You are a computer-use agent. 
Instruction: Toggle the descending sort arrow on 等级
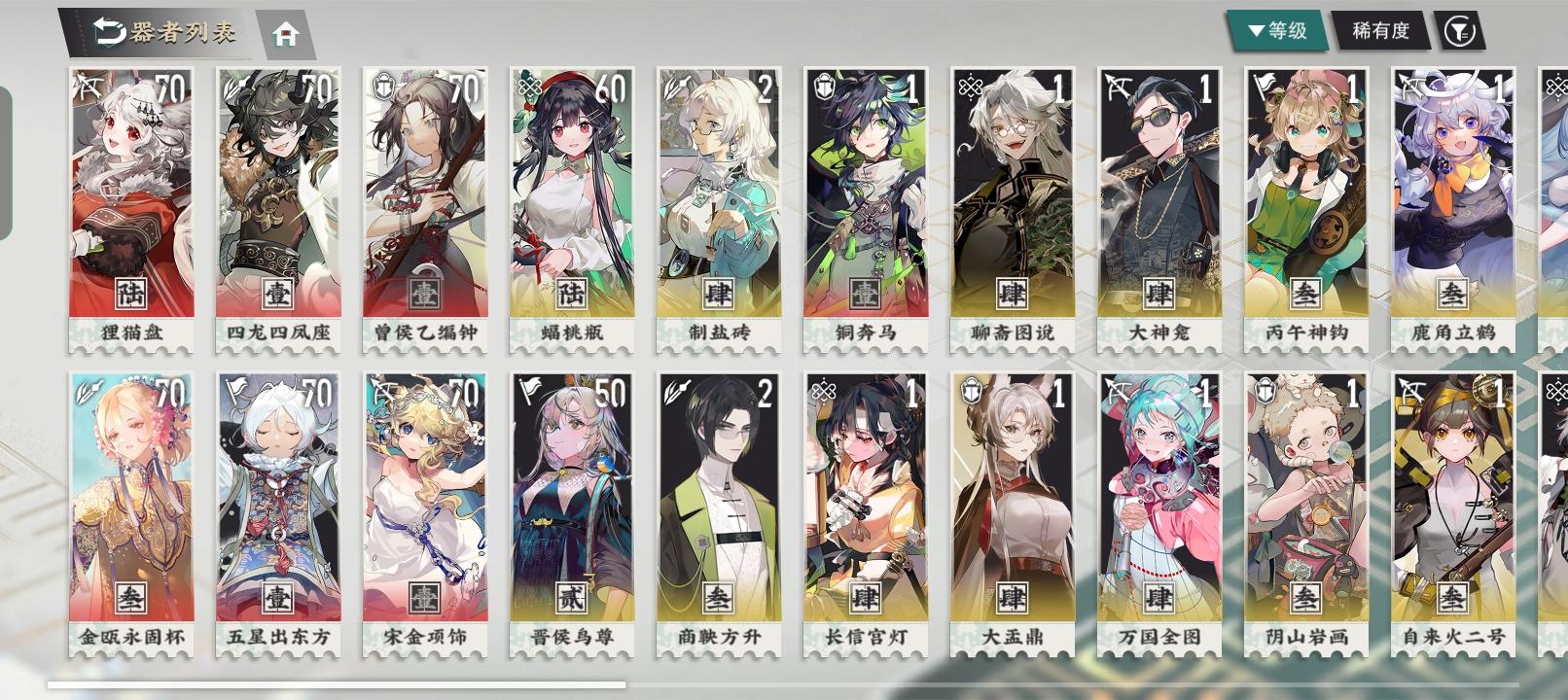tap(1254, 29)
